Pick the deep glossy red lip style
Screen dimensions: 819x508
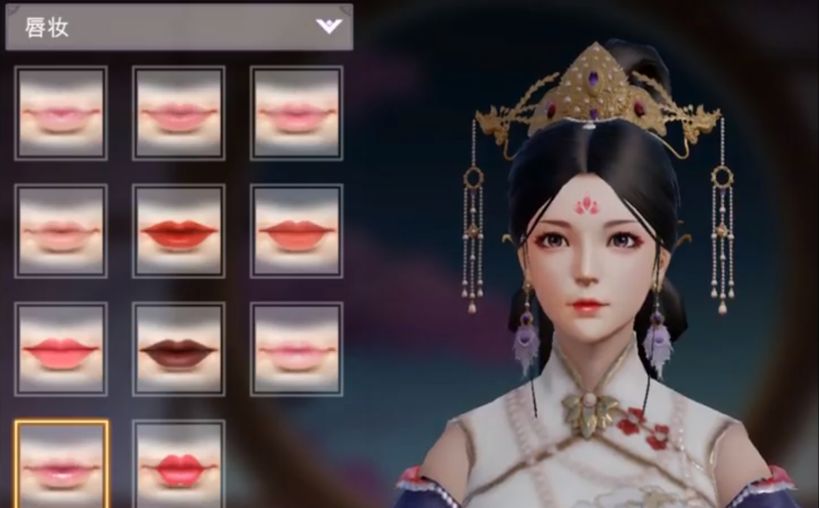coord(179,231)
